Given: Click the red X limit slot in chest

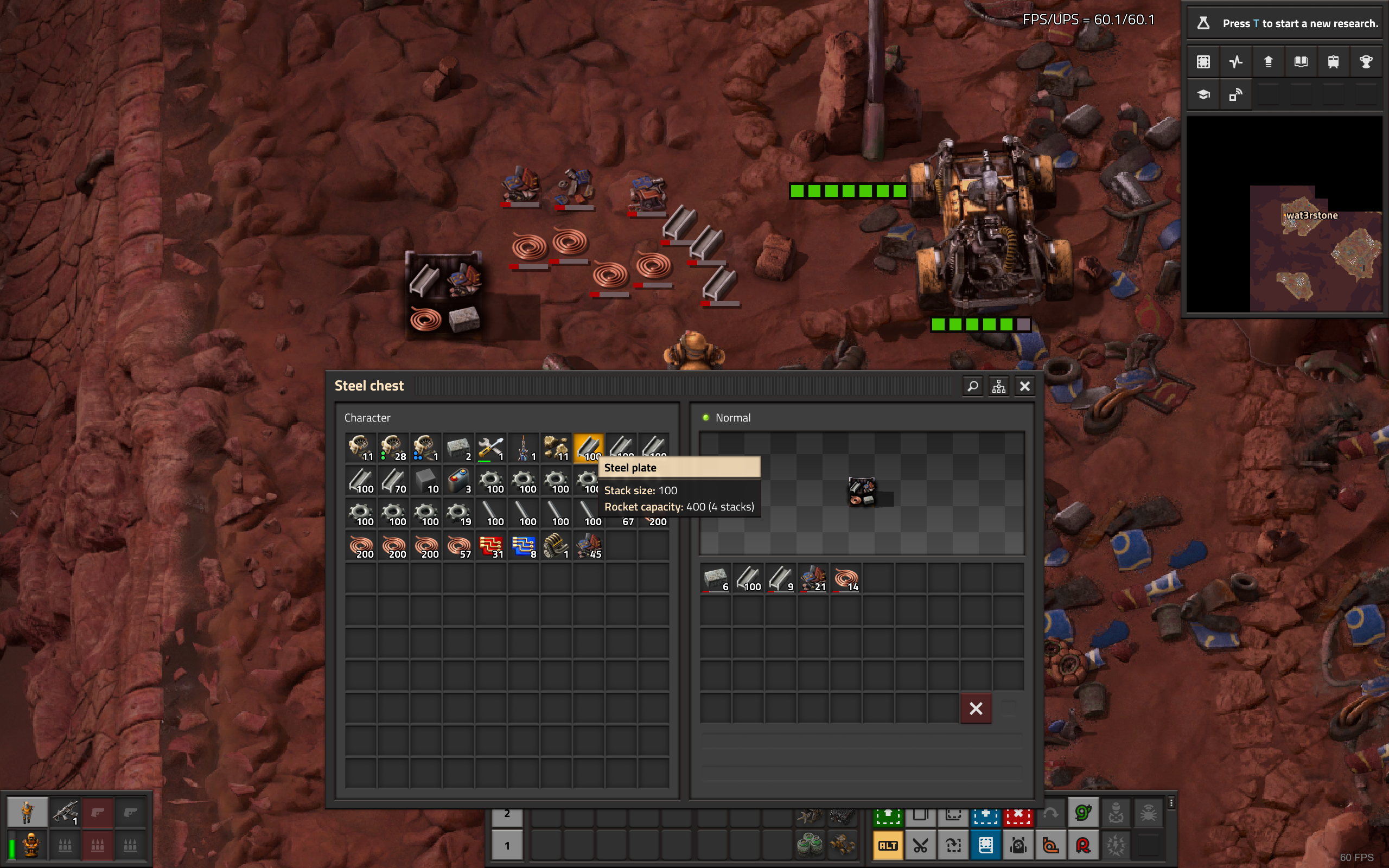Looking at the screenshot, I should (x=976, y=709).
